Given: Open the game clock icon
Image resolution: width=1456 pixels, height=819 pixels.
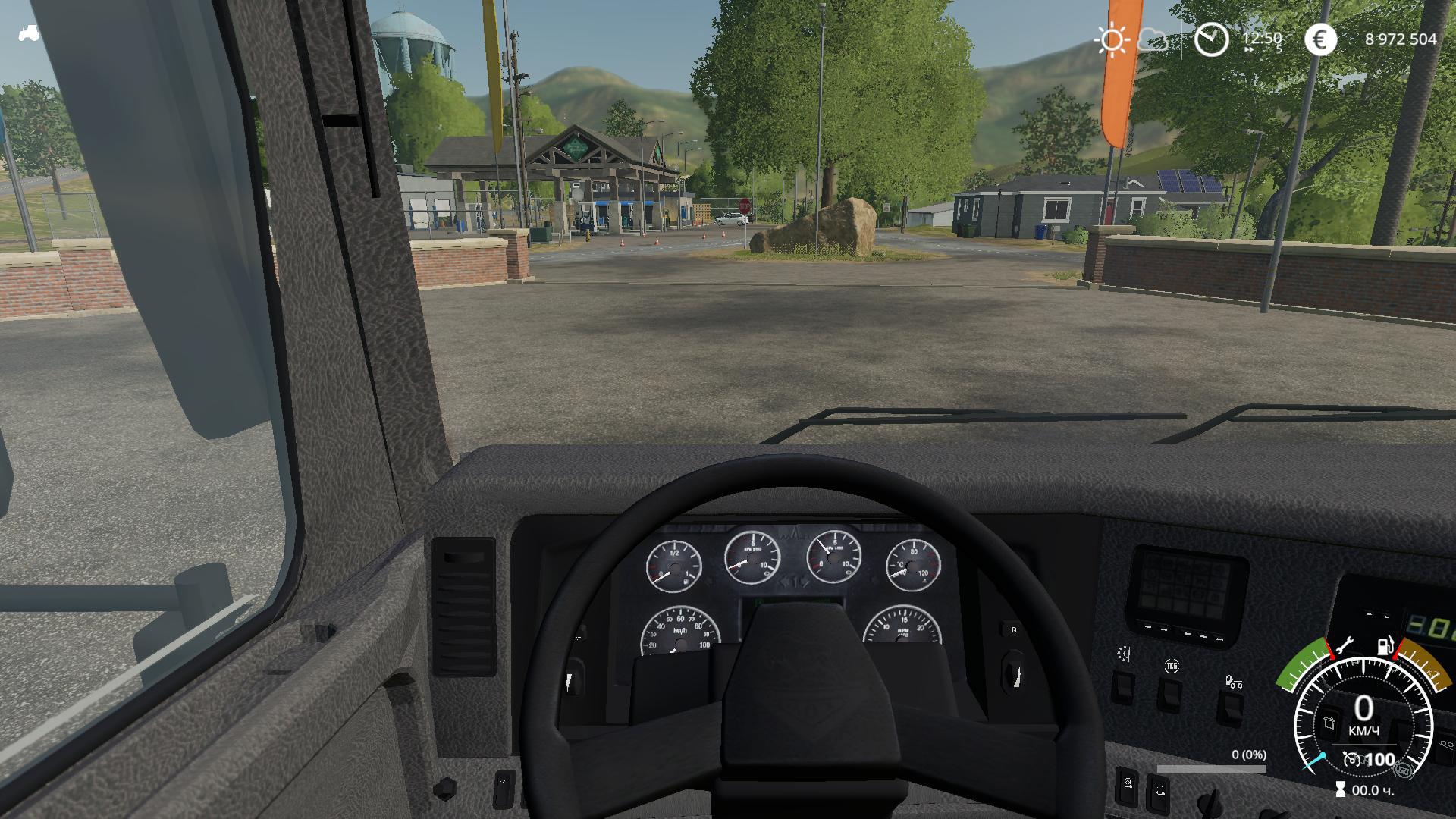Looking at the screenshot, I should 1211,39.
